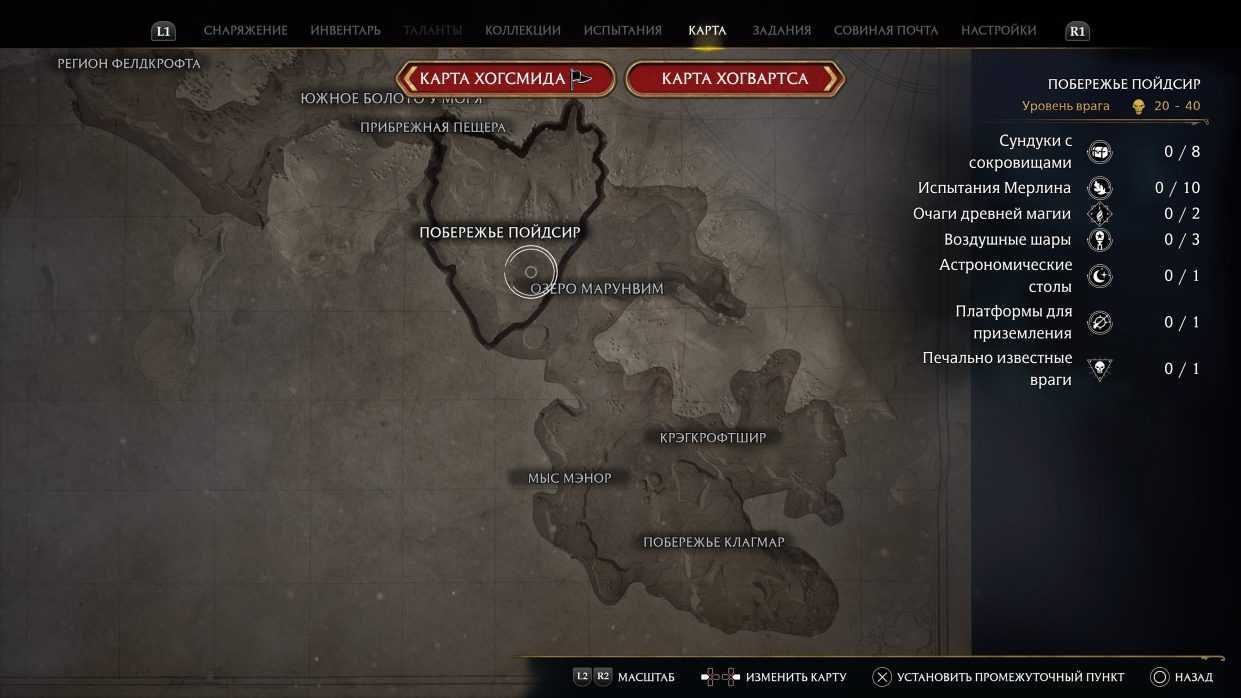Image resolution: width=1241 pixels, height=698 pixels.
Task: Pick the Побережье Клагмар region label
Action: 713,542
